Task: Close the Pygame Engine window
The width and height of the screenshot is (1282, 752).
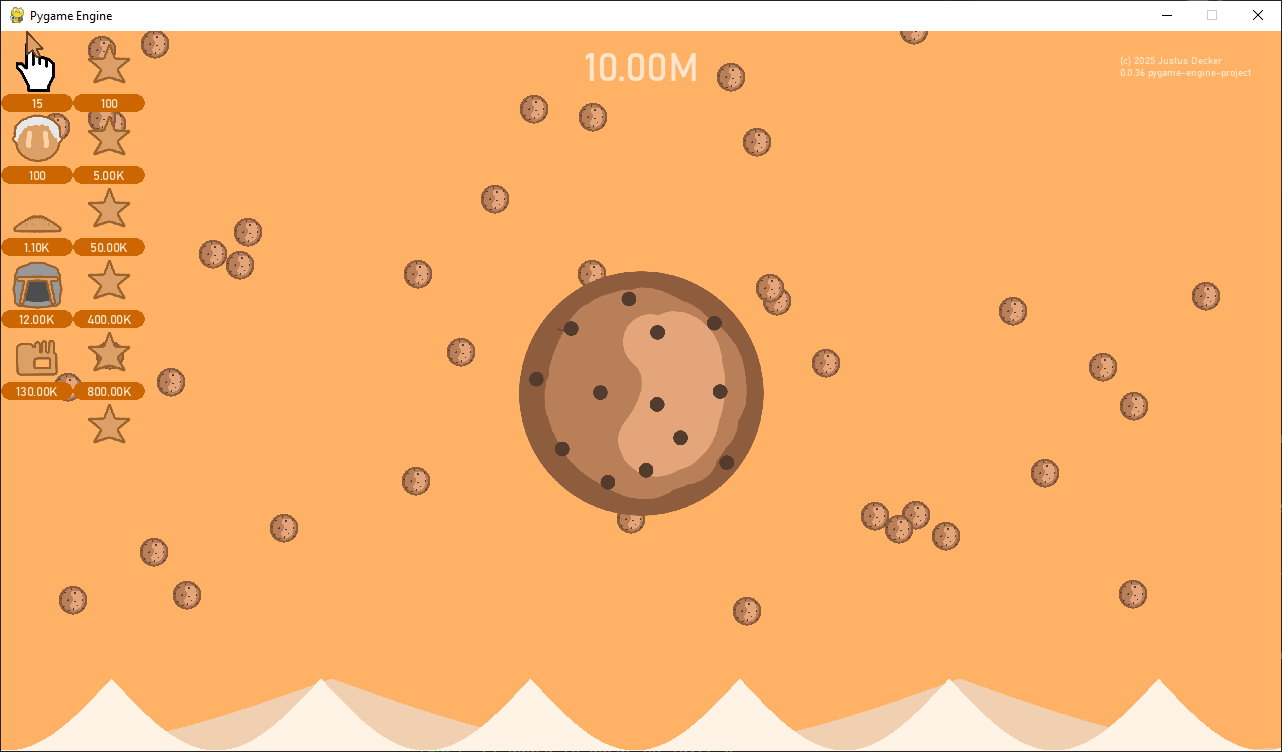Action: [x=1258, y=15]
